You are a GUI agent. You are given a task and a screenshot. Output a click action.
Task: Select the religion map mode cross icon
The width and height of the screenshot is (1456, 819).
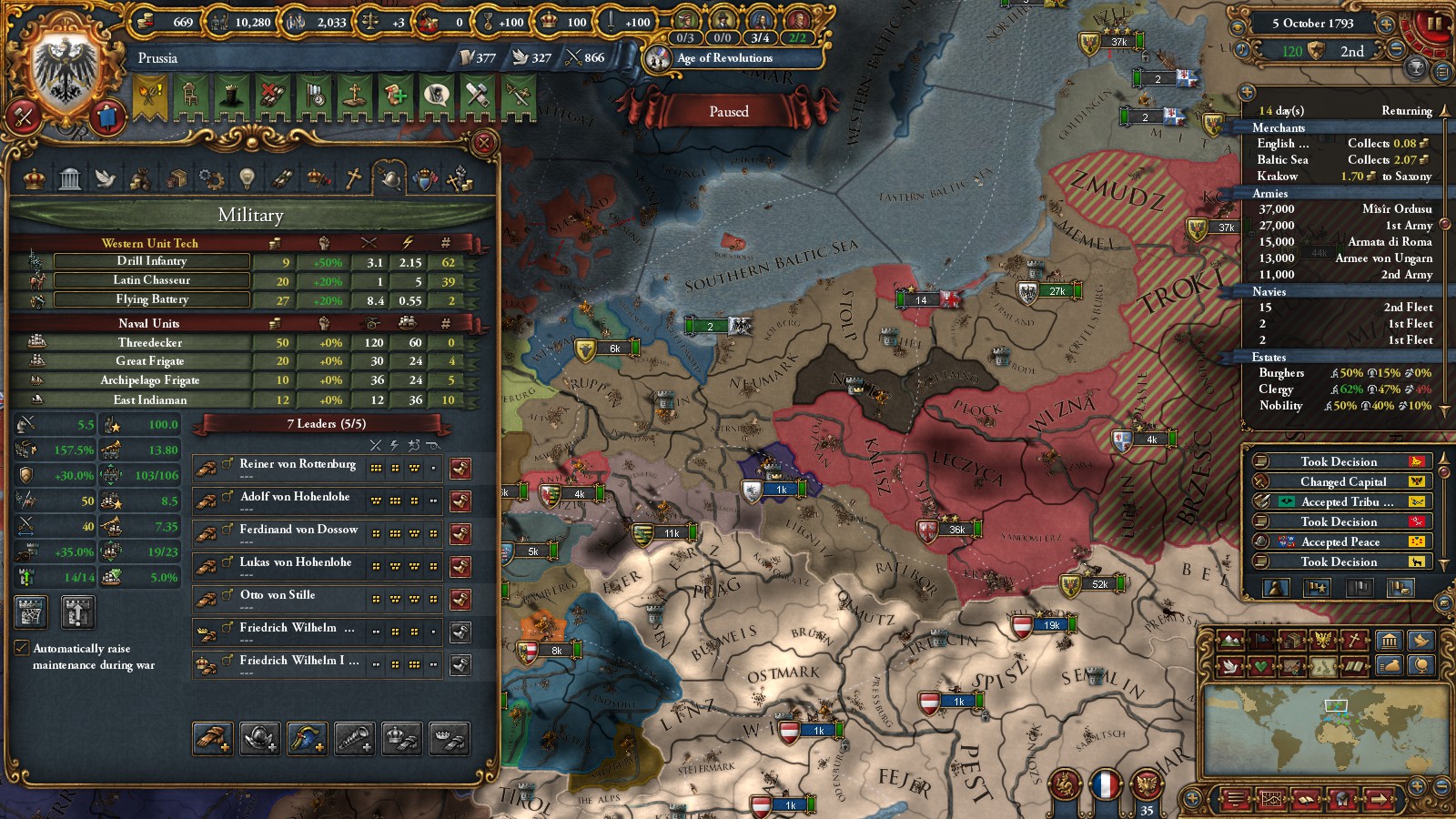pos(1355,641)
